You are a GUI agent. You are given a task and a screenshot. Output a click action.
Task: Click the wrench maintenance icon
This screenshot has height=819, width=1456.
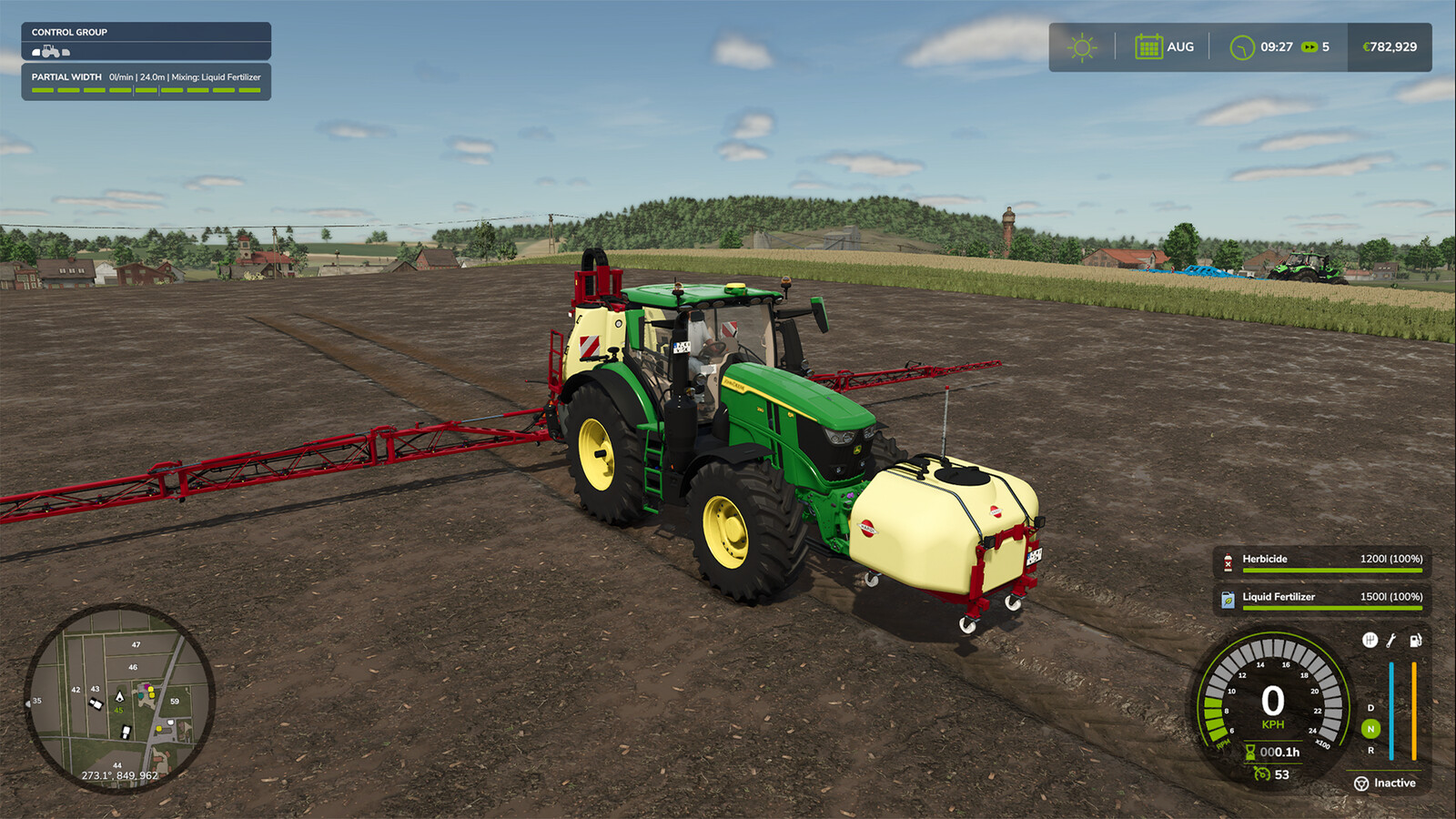pyautogui.click(x=1391, y=640)
